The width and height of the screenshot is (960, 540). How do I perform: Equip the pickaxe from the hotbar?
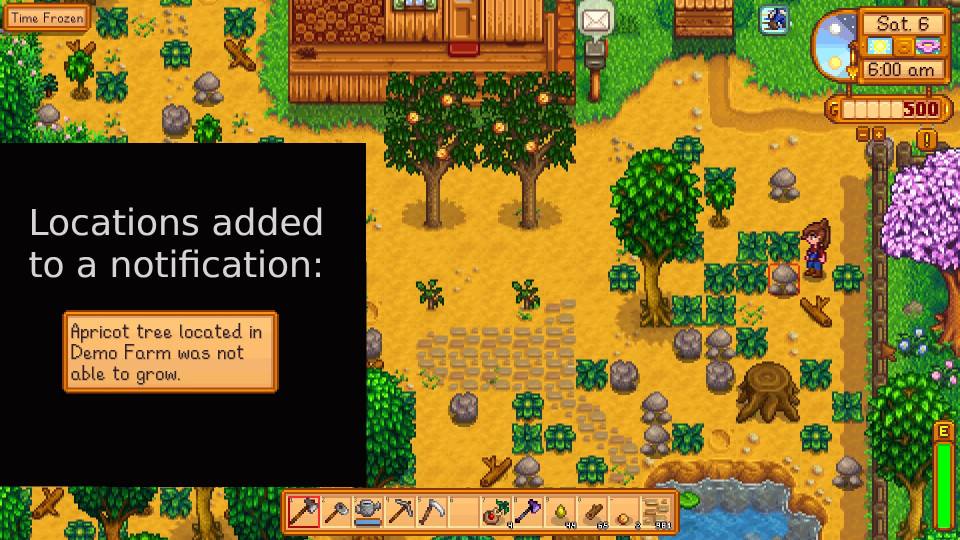(x=400, y=512)
